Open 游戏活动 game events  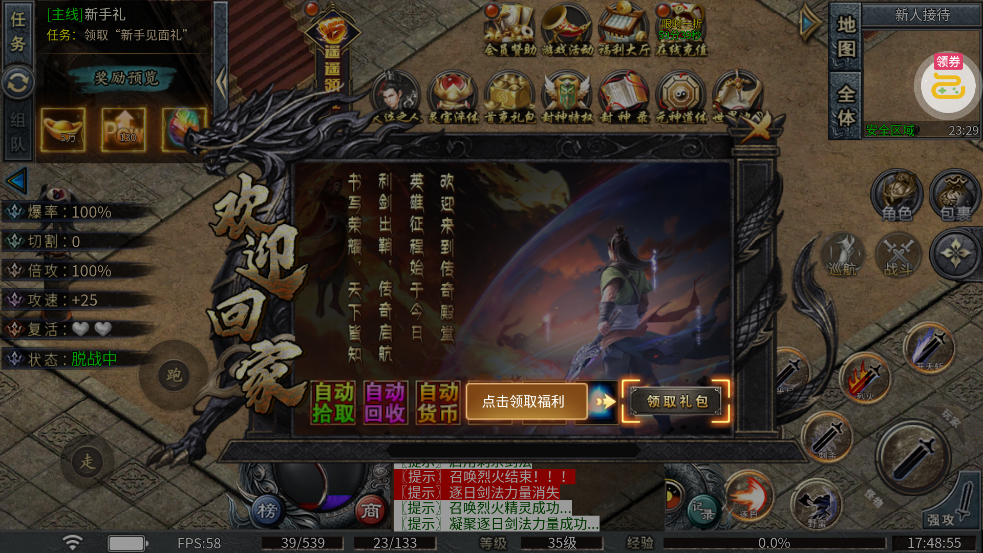567,28
